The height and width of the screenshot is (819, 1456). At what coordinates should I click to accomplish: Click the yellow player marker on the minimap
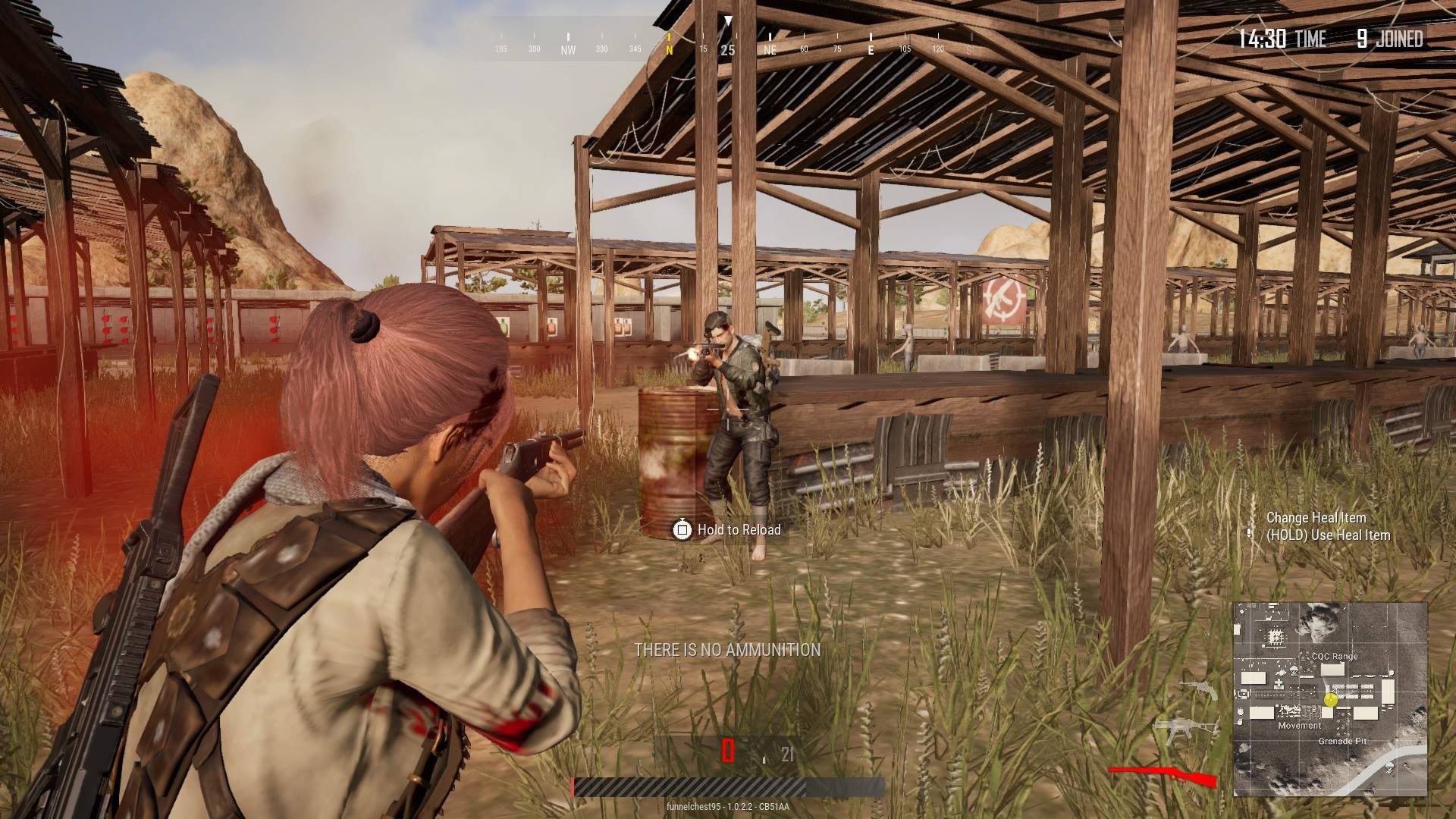click(1331, 700)
